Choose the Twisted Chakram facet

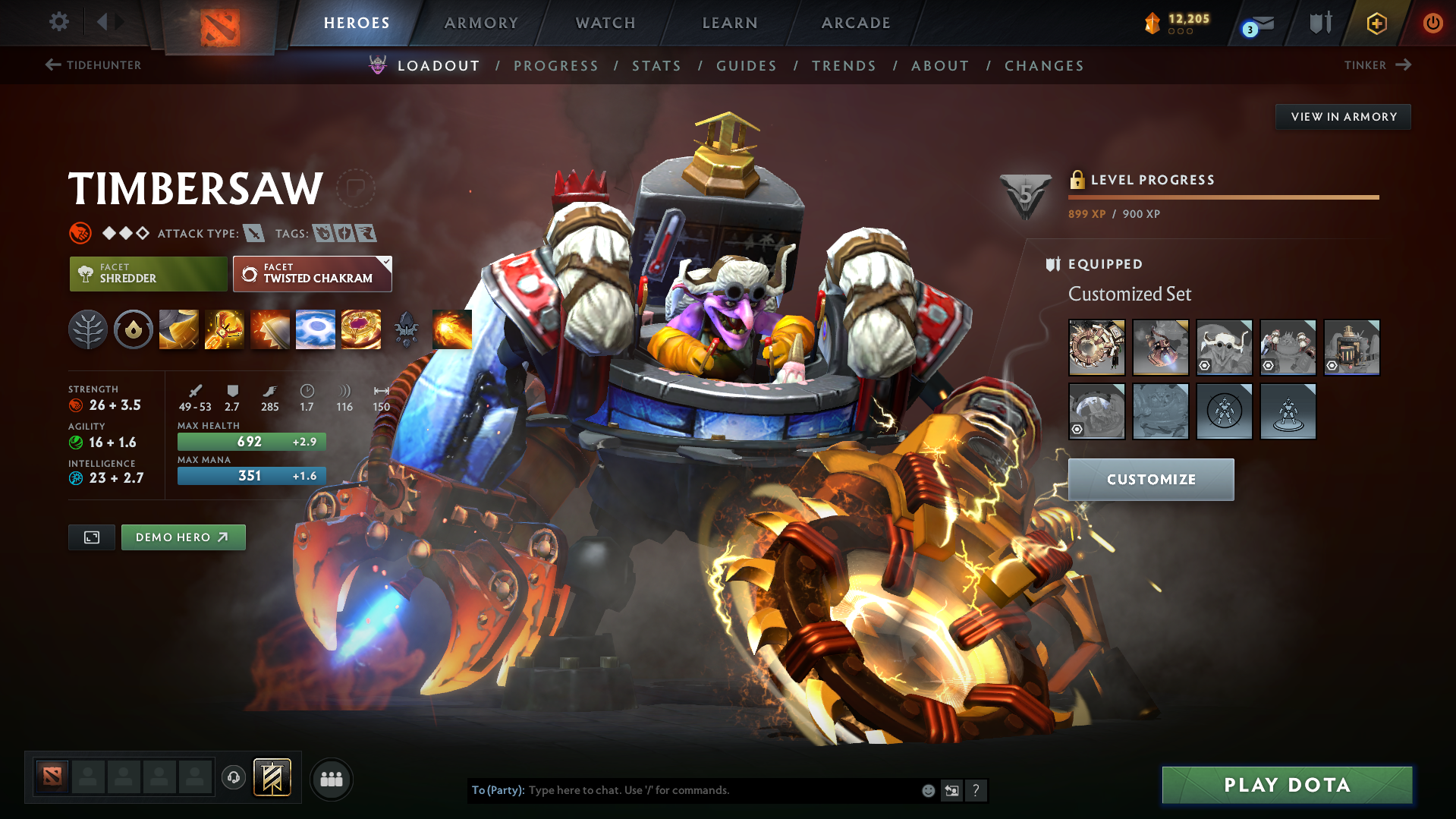(x=312, y=274)
